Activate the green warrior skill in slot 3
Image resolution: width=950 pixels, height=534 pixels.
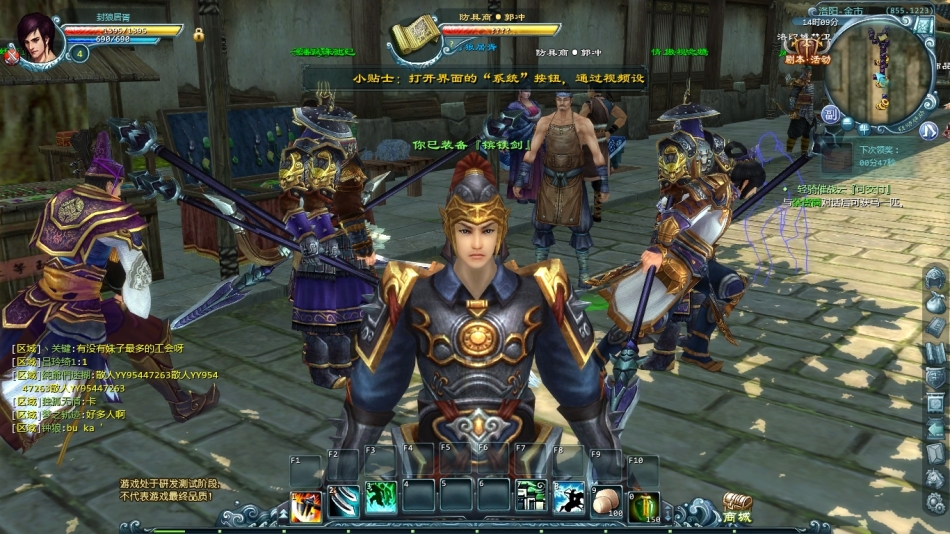(381, 499)
